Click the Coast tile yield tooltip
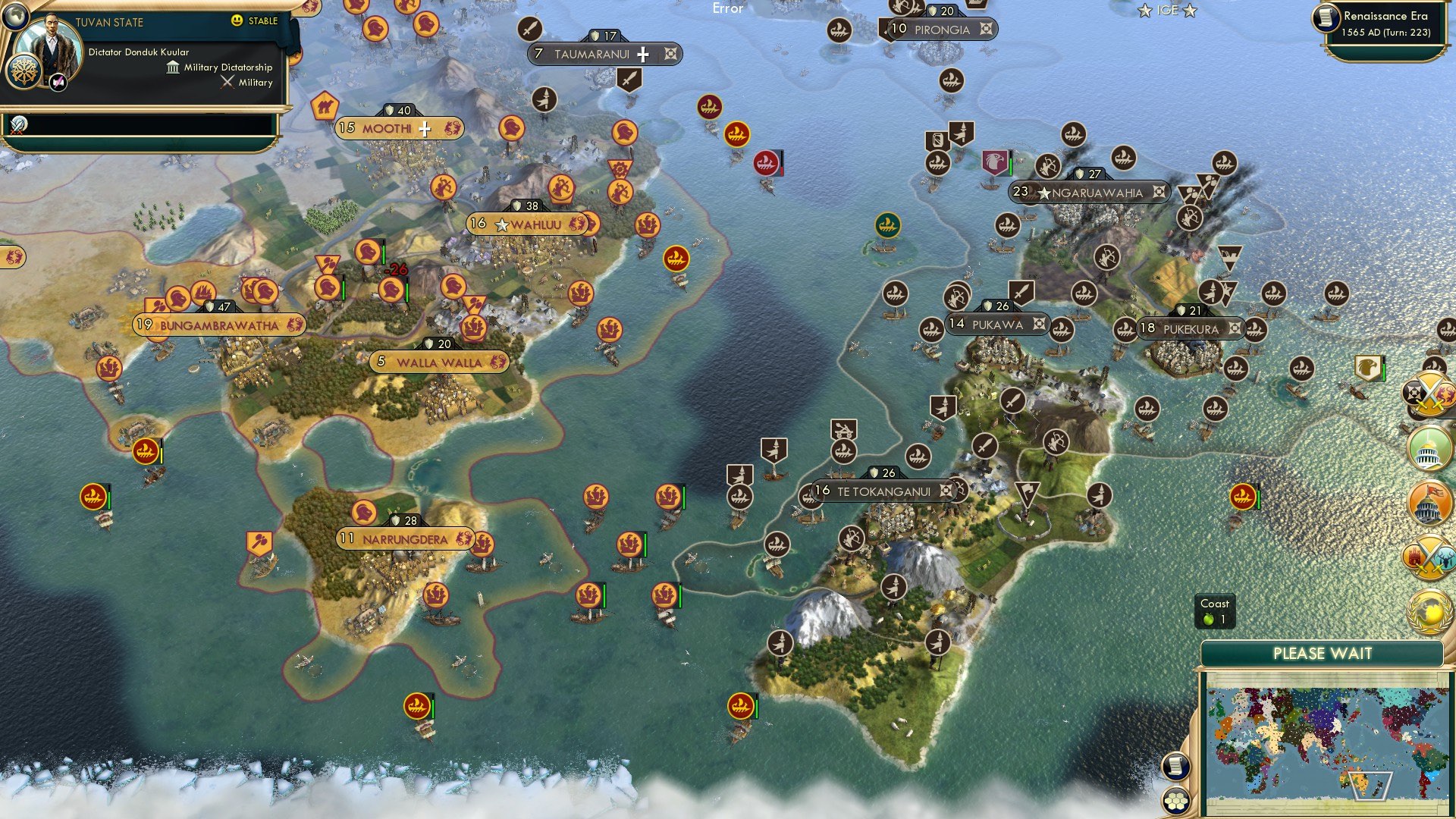 point(1216,610)
